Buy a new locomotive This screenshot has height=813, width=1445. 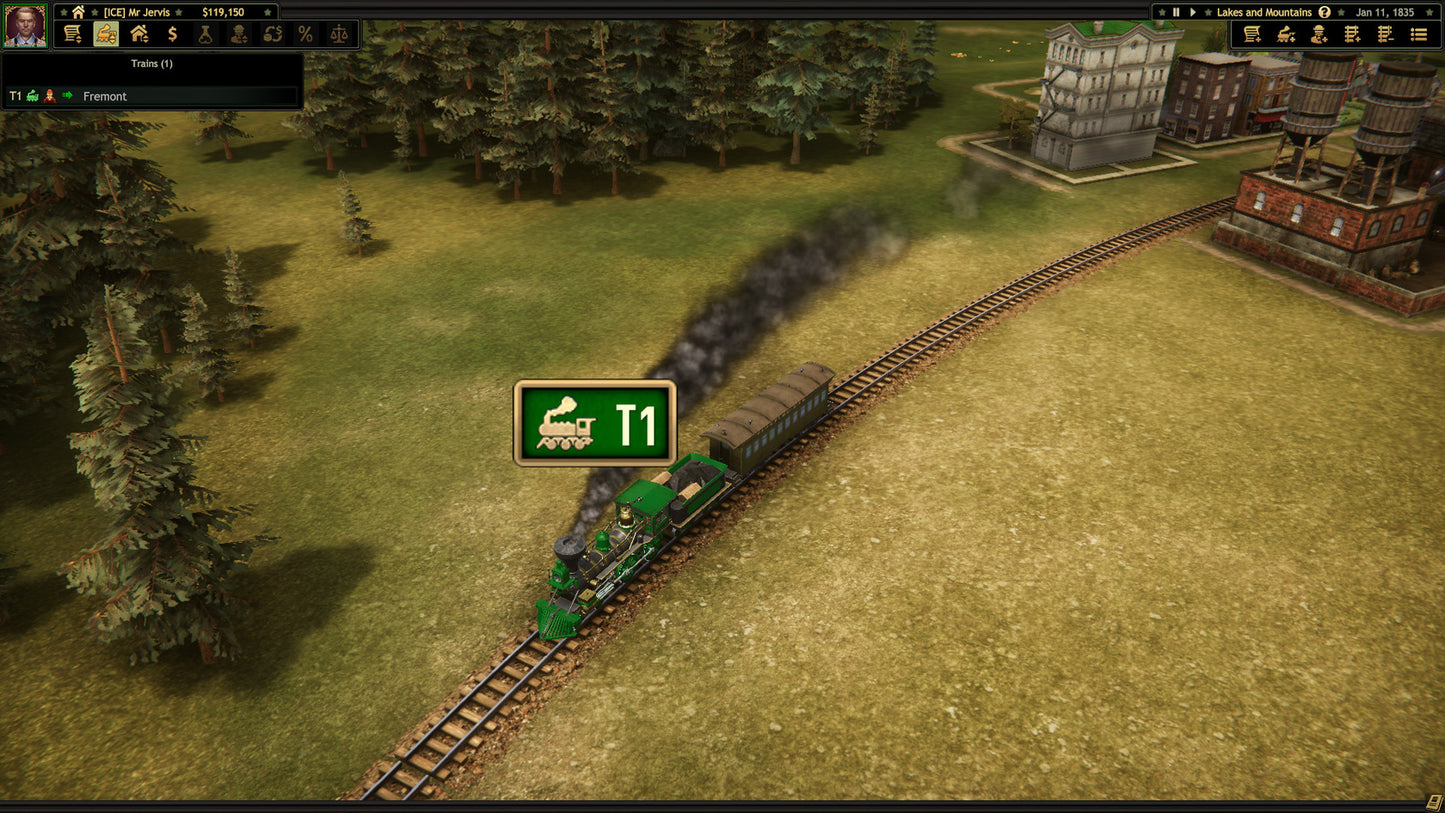[x=1286, y=33]
